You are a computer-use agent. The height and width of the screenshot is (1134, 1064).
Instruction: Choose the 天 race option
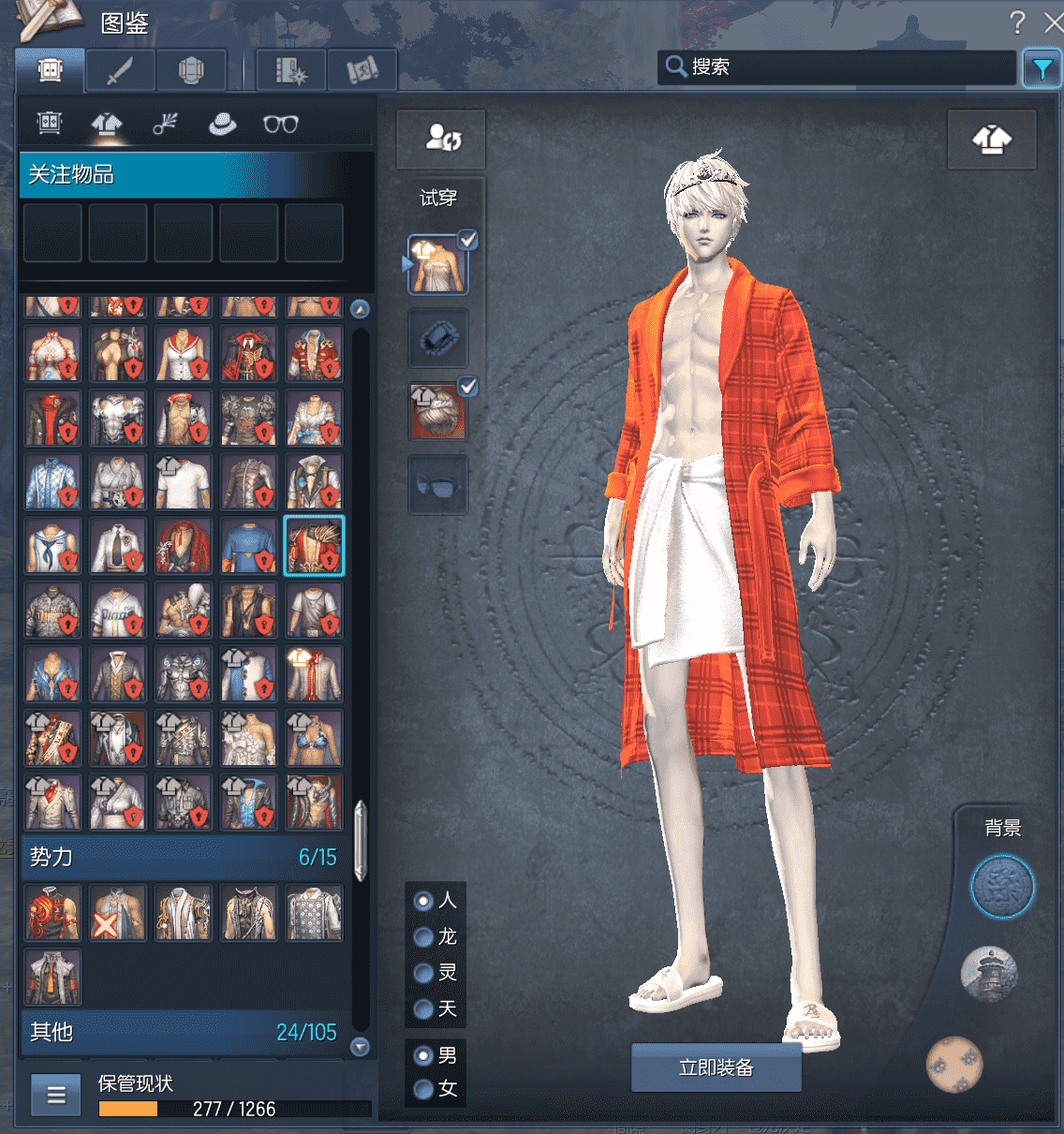(423, 1009)
